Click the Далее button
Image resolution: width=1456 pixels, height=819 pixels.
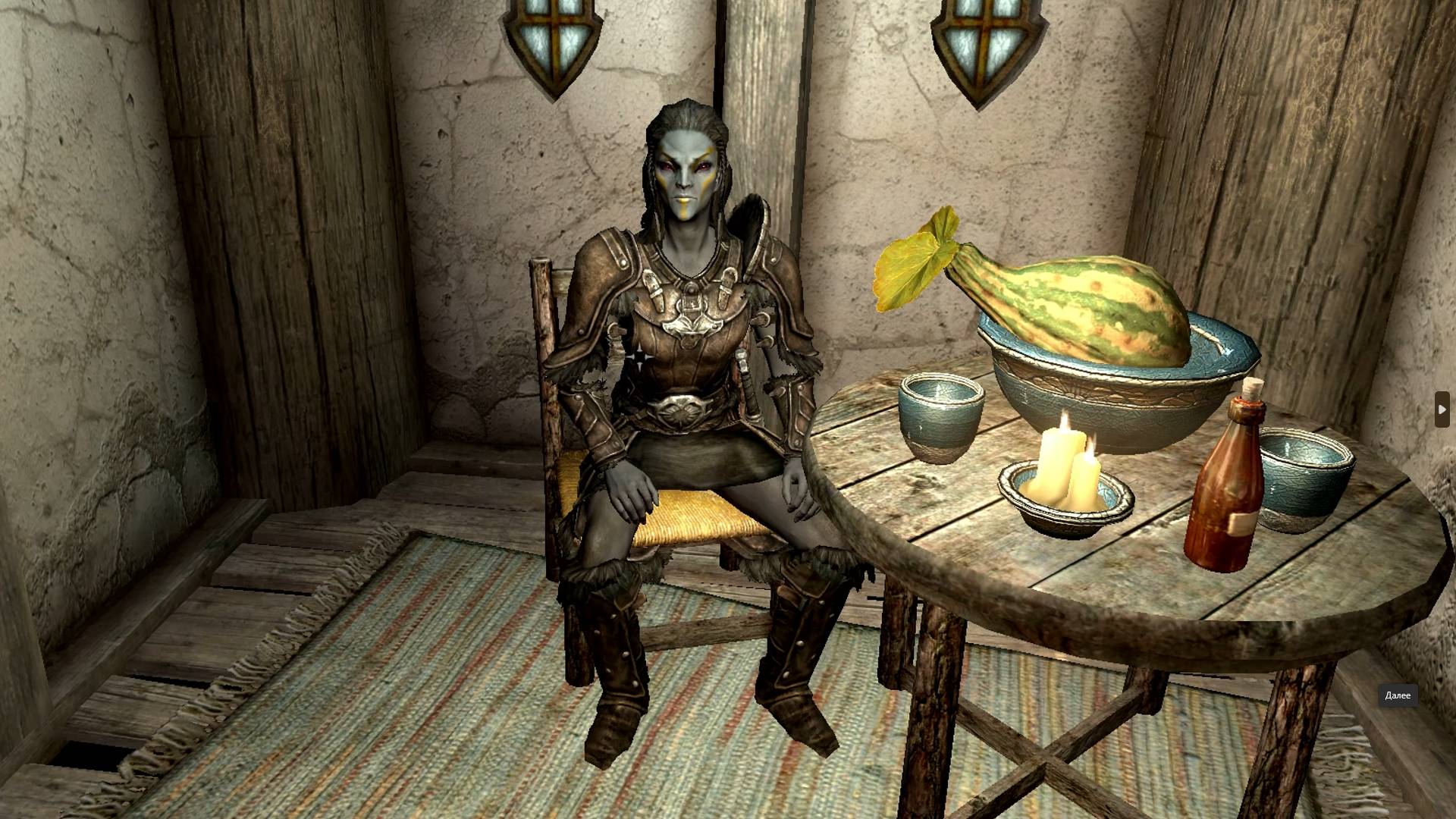coord(1399,694)
